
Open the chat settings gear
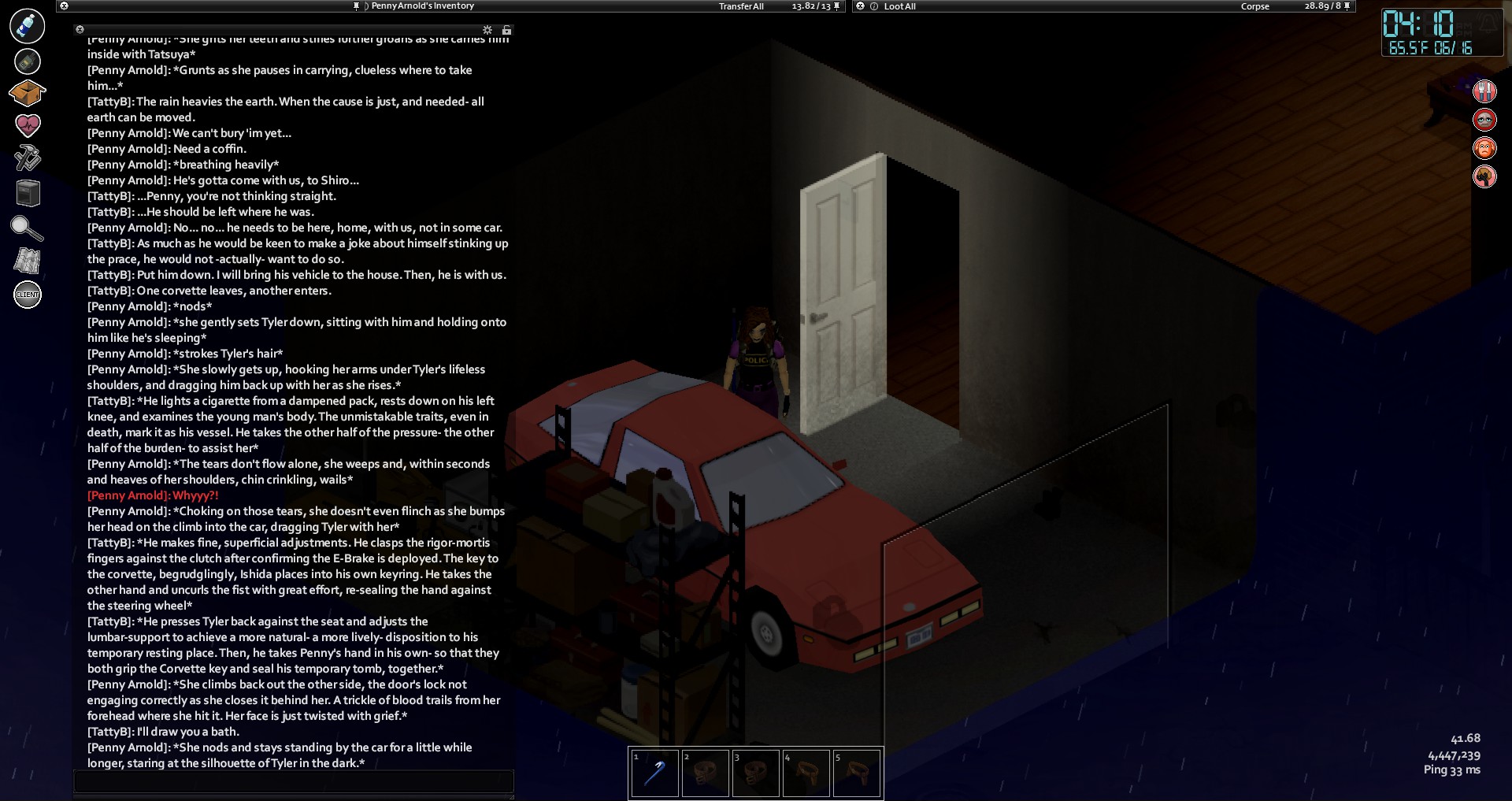coord(487,30)
